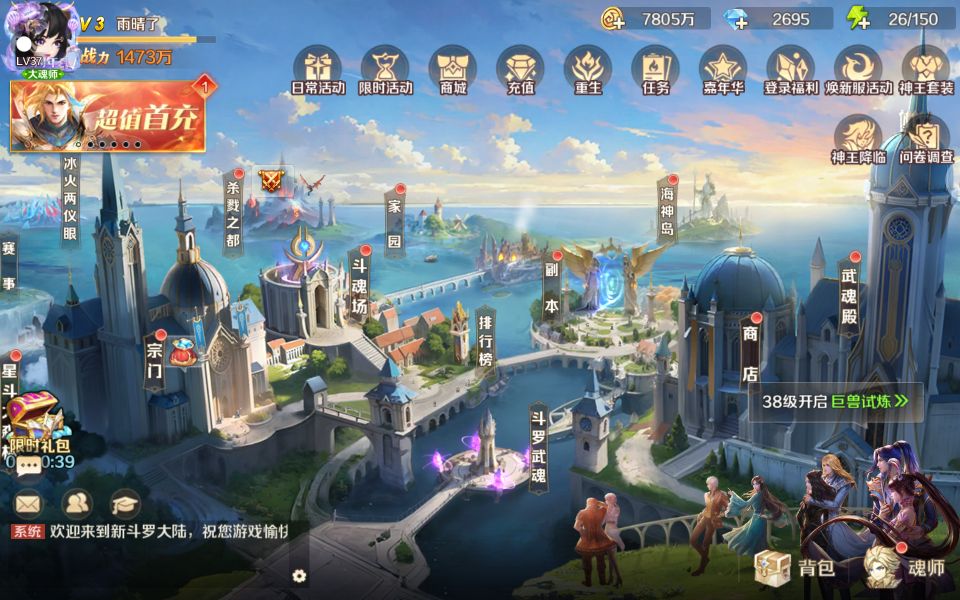Open the 商城 mall
The image size is (960, 600).
tap(452, 69)
